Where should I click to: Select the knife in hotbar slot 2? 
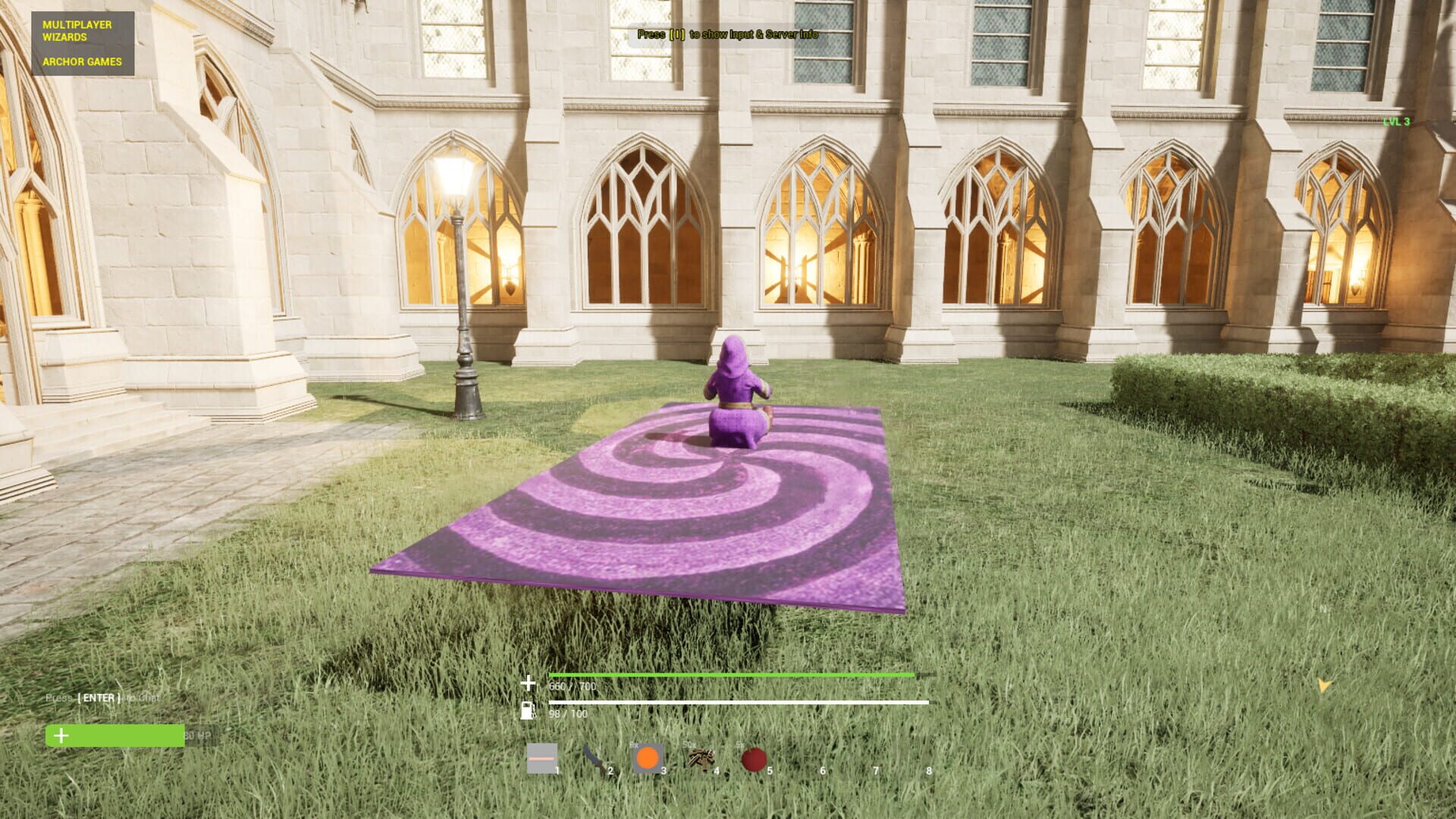coord(592,755)
